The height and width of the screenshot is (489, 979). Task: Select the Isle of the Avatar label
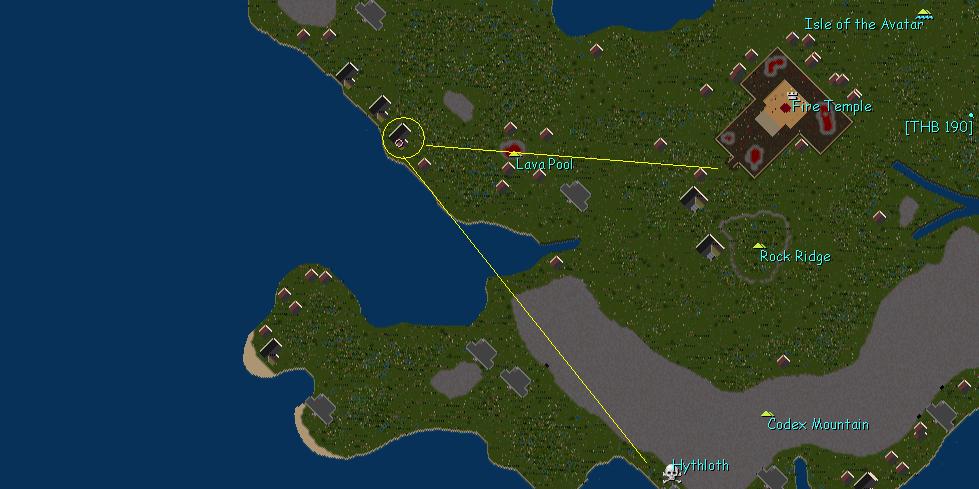pos(864,24)
